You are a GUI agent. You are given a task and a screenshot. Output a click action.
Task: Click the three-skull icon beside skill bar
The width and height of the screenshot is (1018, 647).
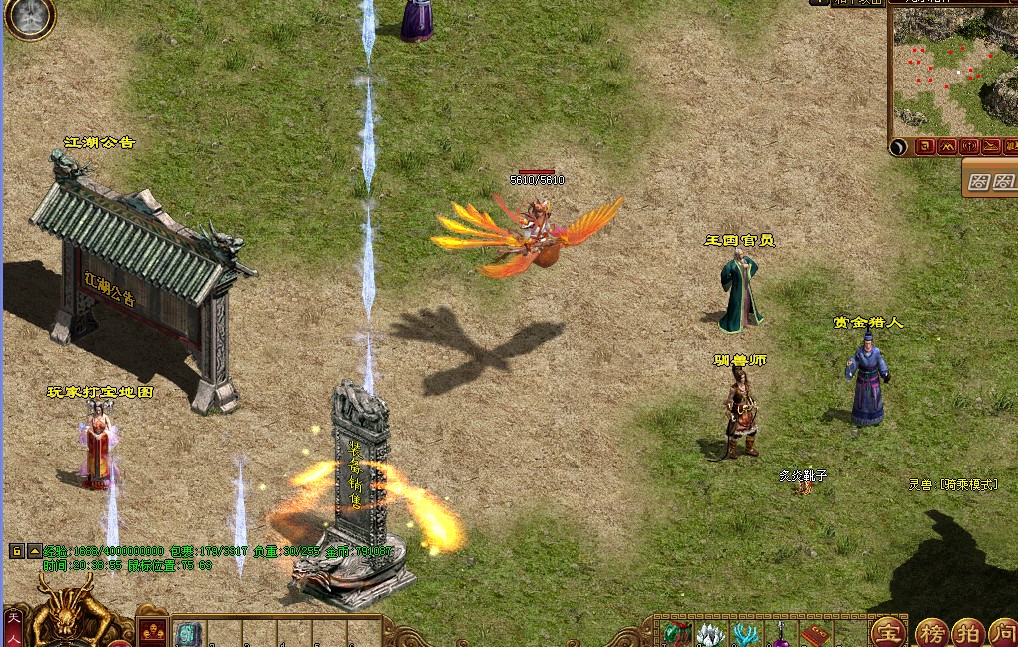pyautogui.click(x=153, y=631)
